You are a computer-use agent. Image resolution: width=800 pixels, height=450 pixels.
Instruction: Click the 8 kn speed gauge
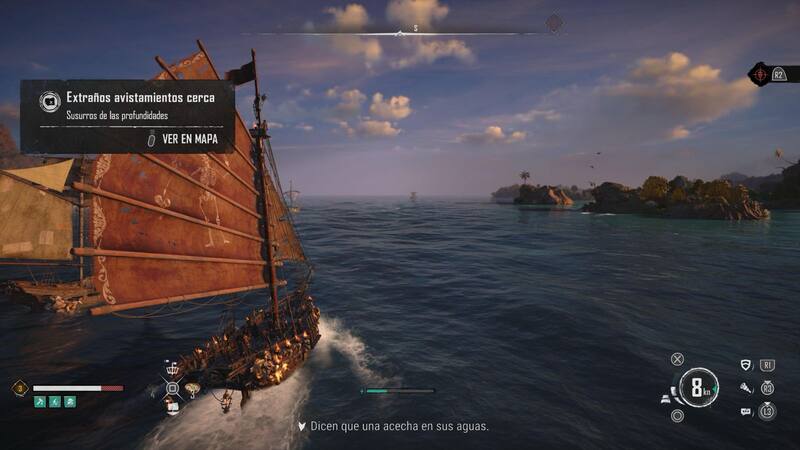(x=697, y=388)
